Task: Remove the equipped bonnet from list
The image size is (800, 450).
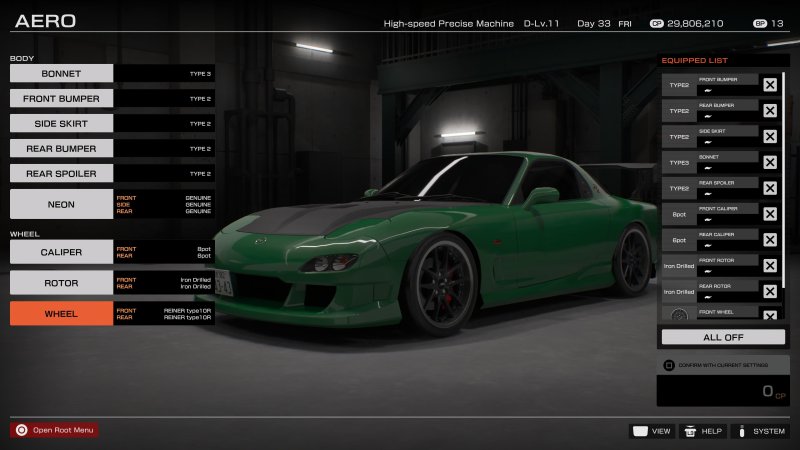Action: click(770, 162)
